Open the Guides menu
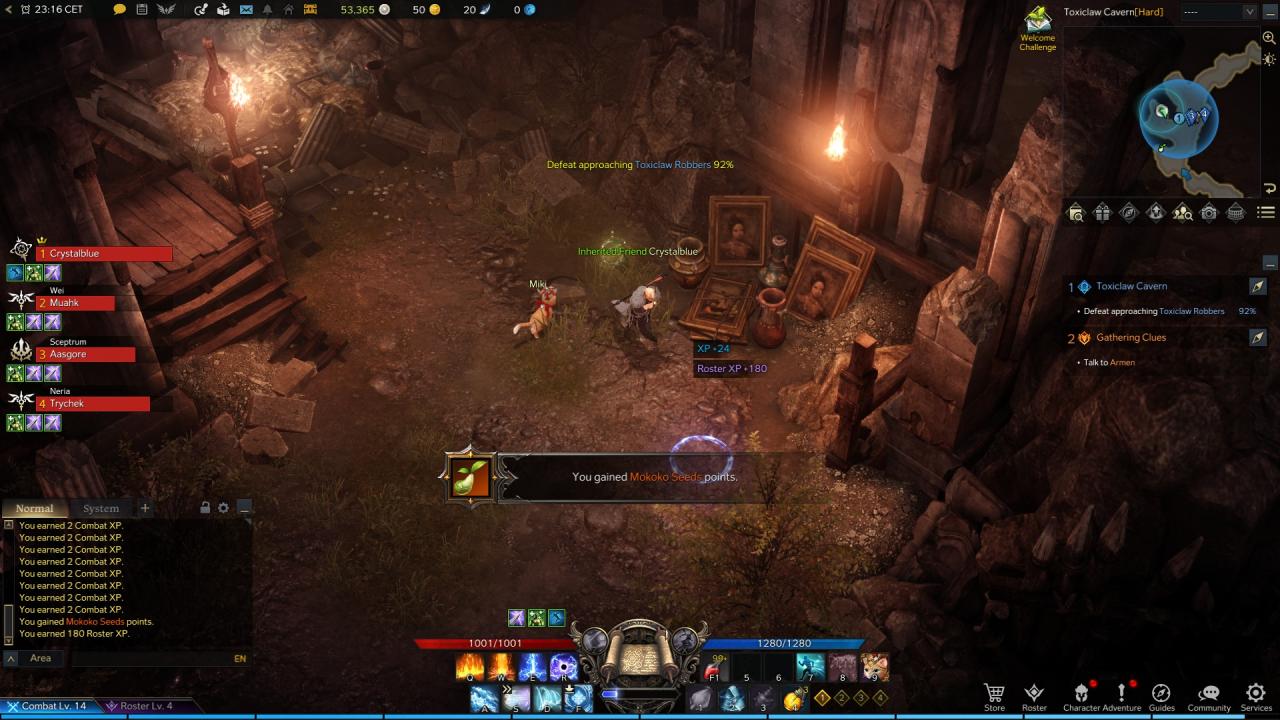This screenshot has height=720, width=1280. 1161,696
